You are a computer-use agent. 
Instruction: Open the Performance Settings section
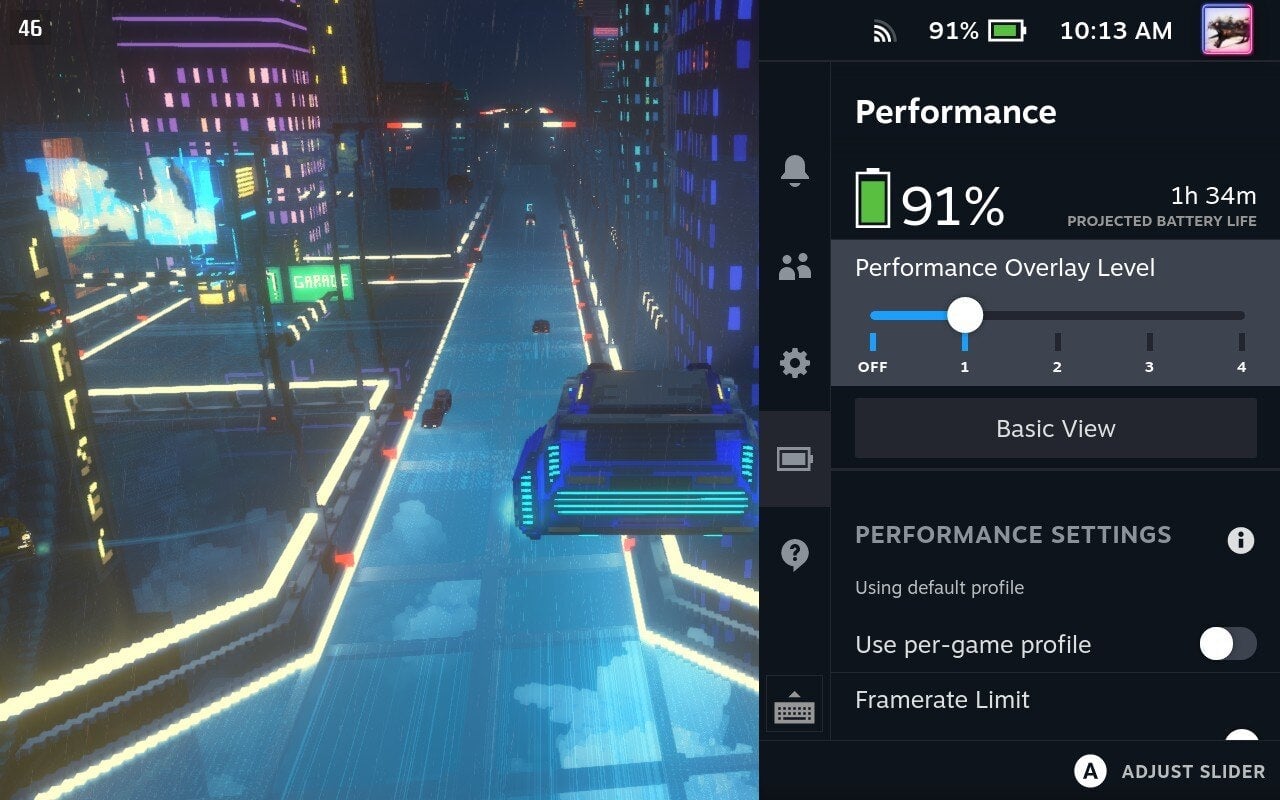point(1013,535)
